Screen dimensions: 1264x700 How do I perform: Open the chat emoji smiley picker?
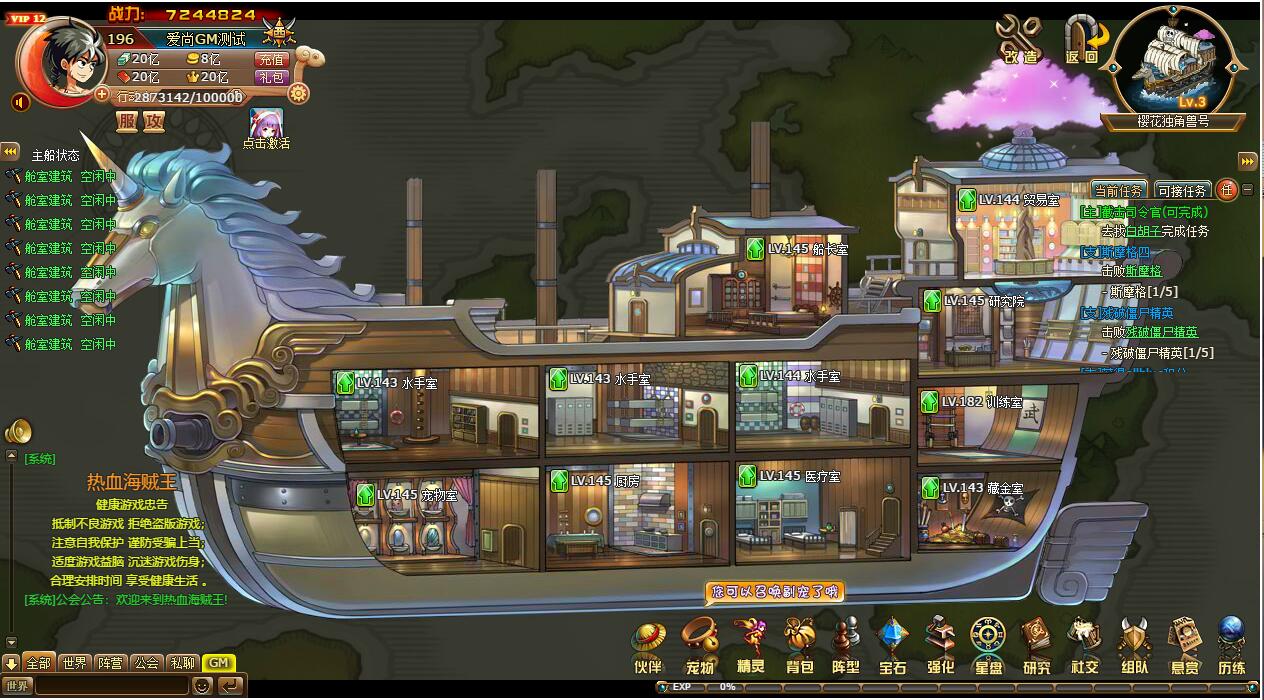(201, 686)
